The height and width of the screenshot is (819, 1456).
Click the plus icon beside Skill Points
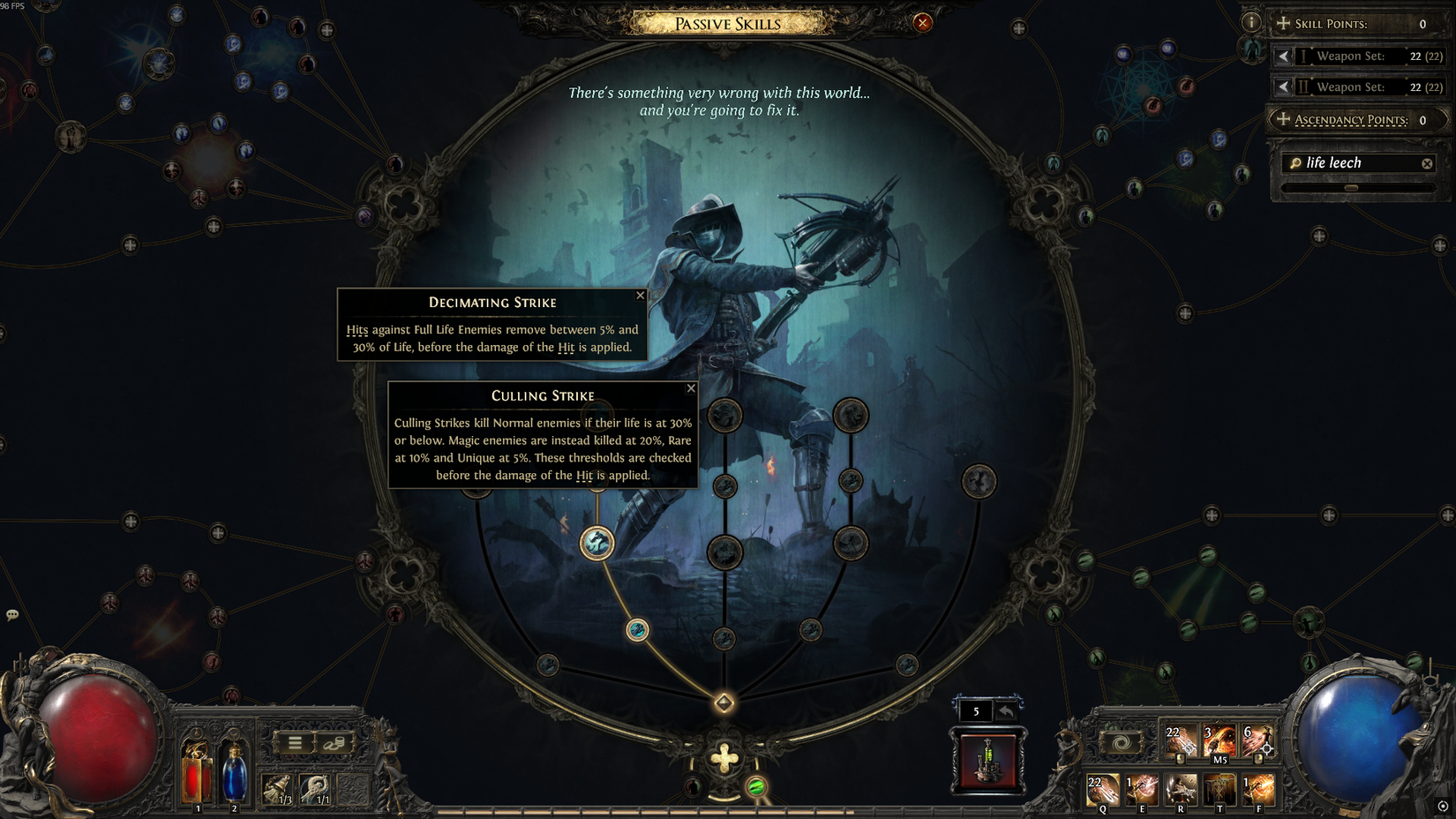[1282, 24]
